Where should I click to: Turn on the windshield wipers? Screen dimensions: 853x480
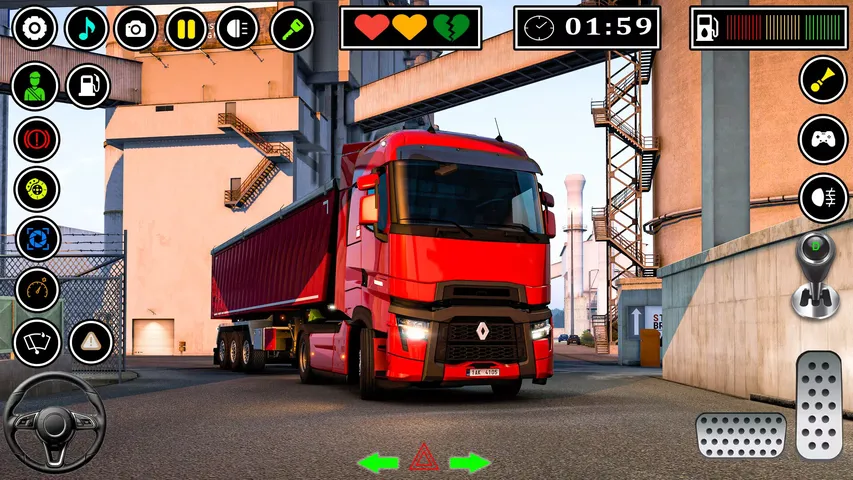coord(37,343)
